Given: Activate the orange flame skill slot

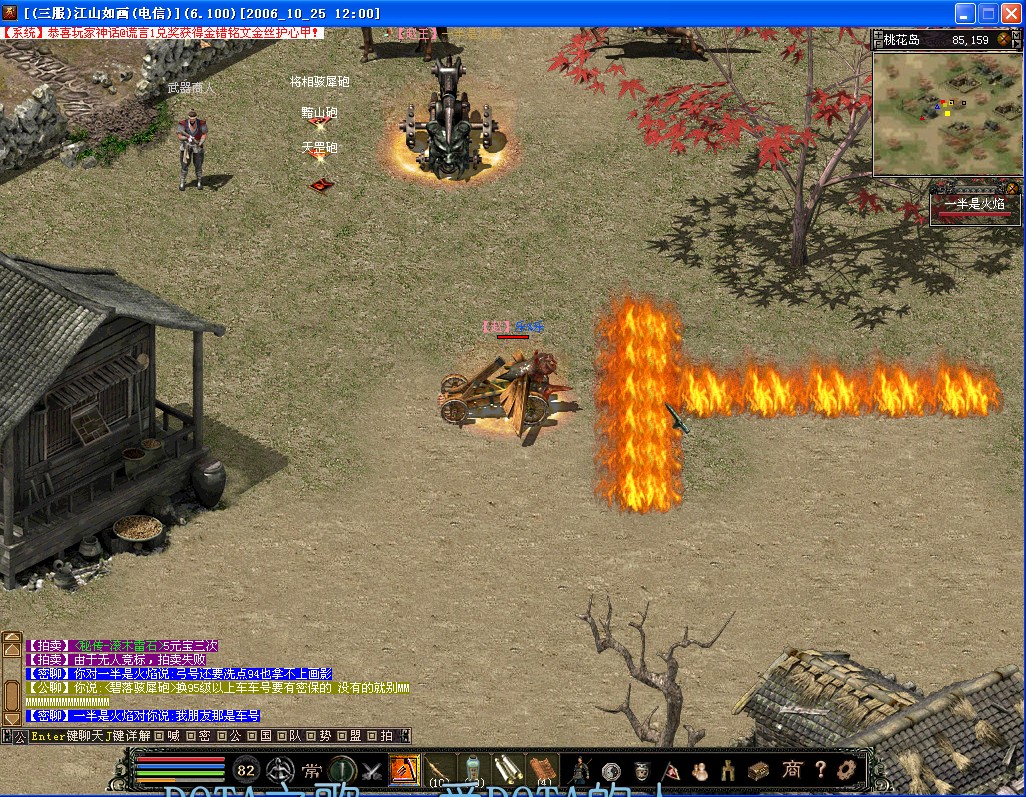Looking at the screenshot, I should [x=403, y=770].
